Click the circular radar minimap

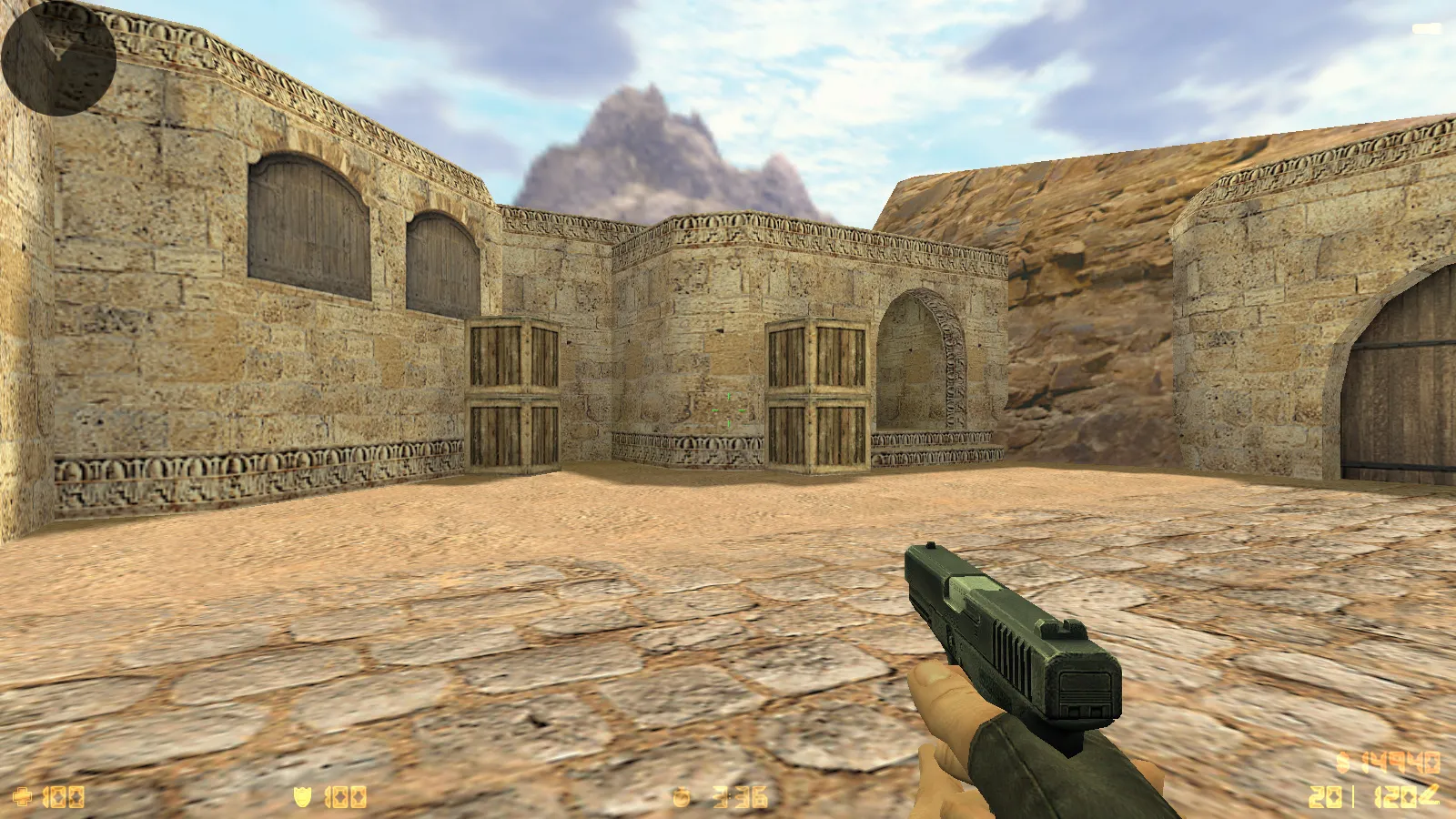pos(58,58)
